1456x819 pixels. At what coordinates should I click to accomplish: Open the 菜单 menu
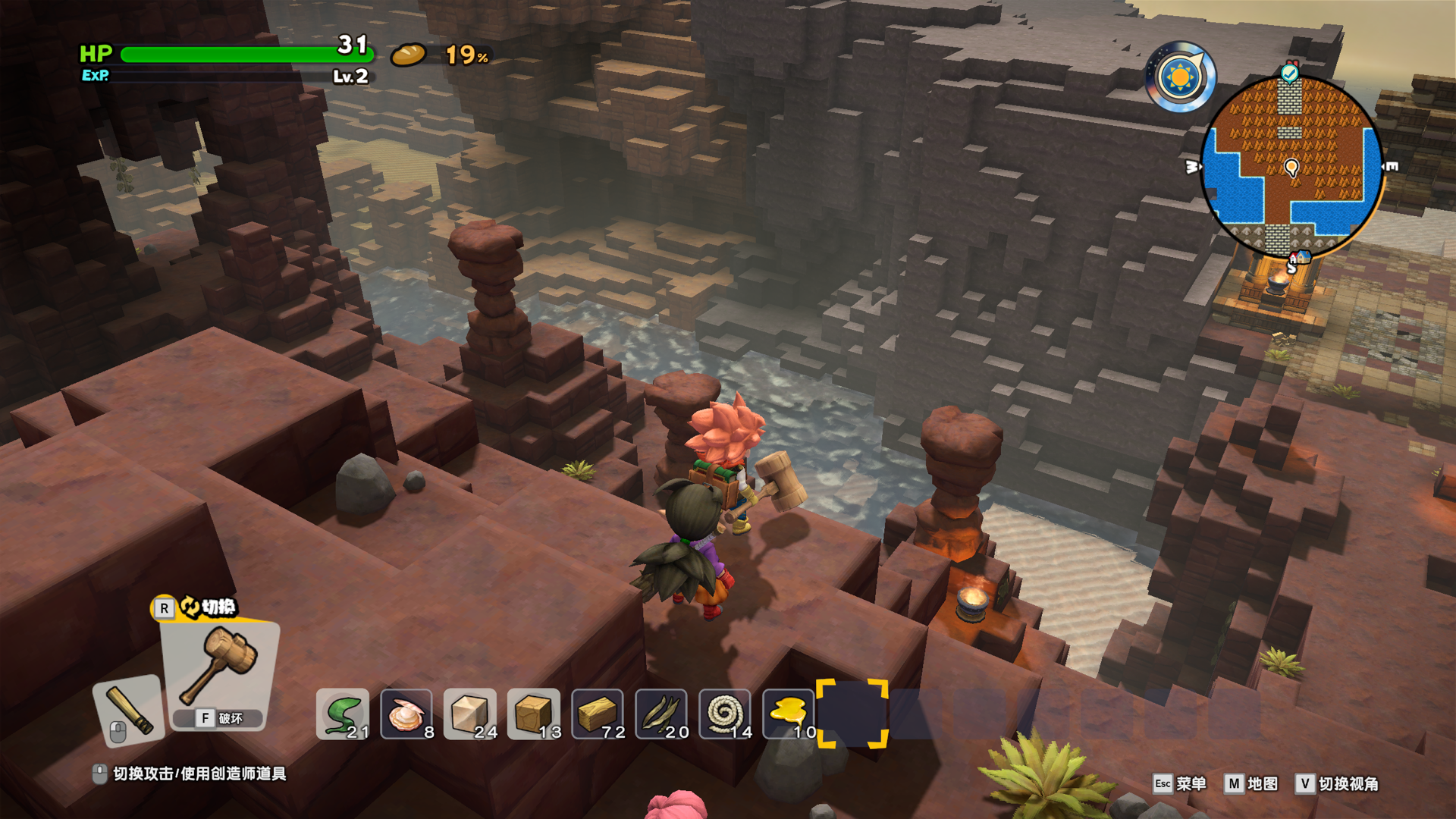tap(1179, 783)
